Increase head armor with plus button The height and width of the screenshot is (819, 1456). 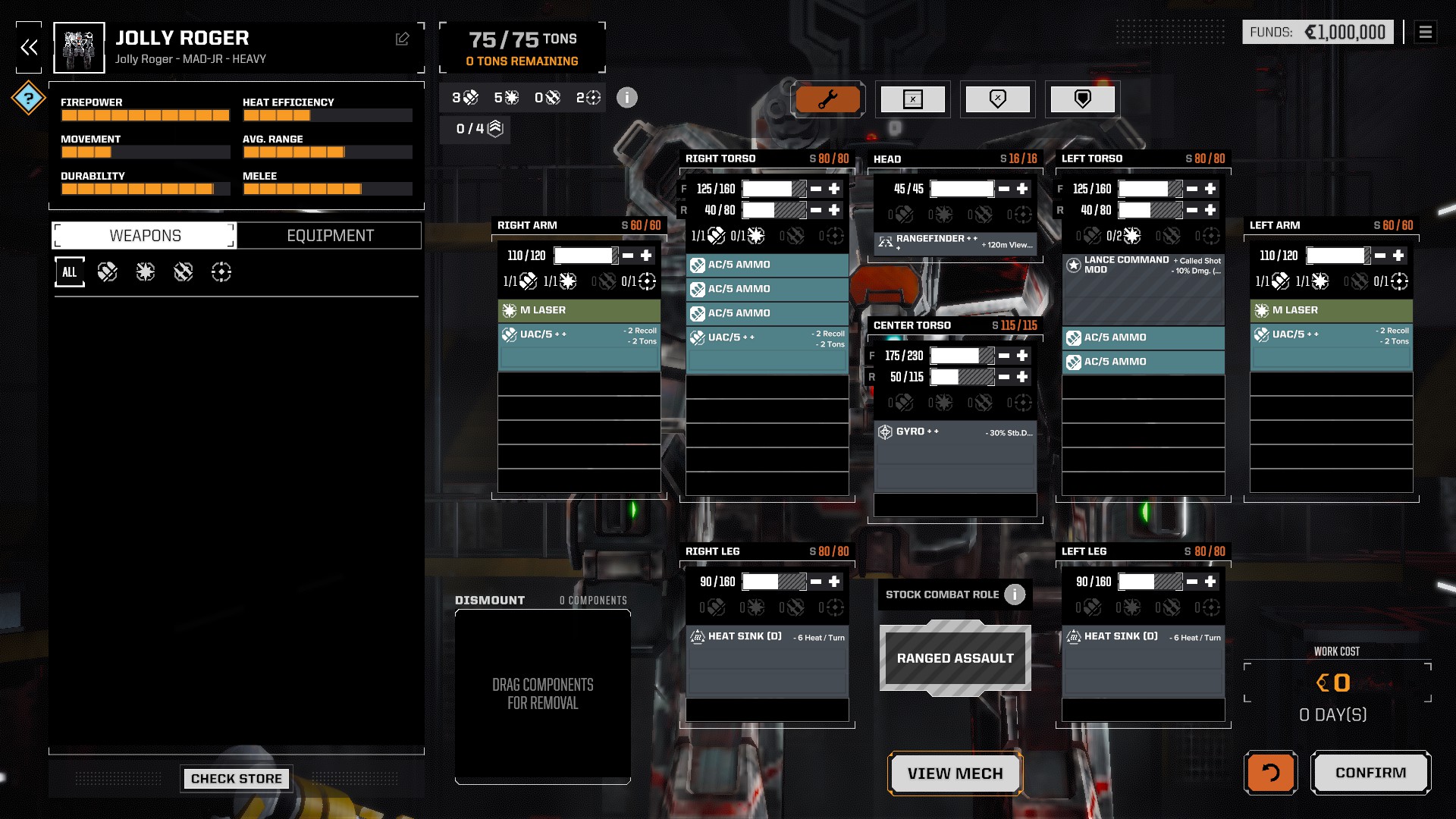click(1022, 189)
